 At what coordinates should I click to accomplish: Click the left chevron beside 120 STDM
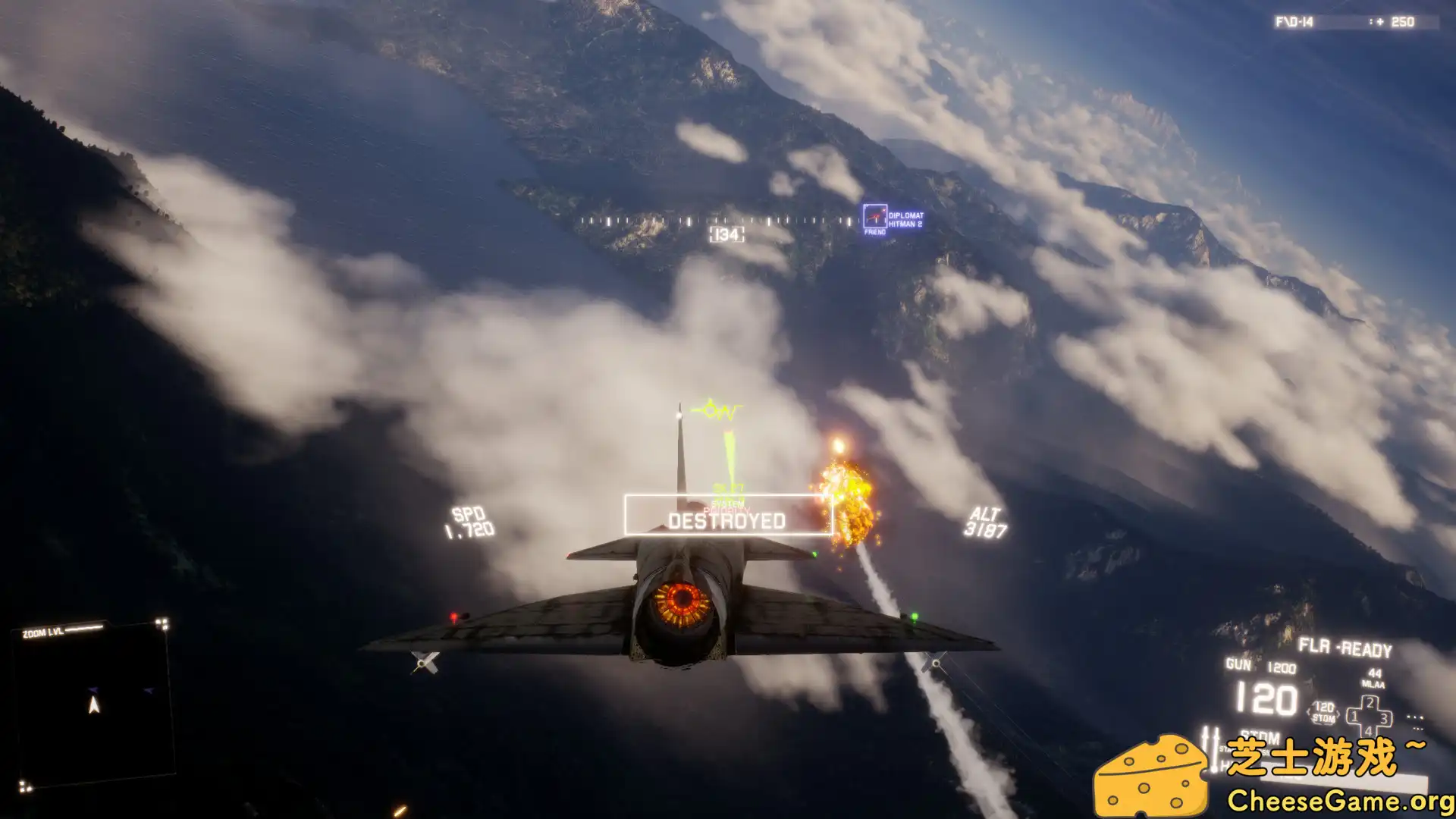[1310, 713]
